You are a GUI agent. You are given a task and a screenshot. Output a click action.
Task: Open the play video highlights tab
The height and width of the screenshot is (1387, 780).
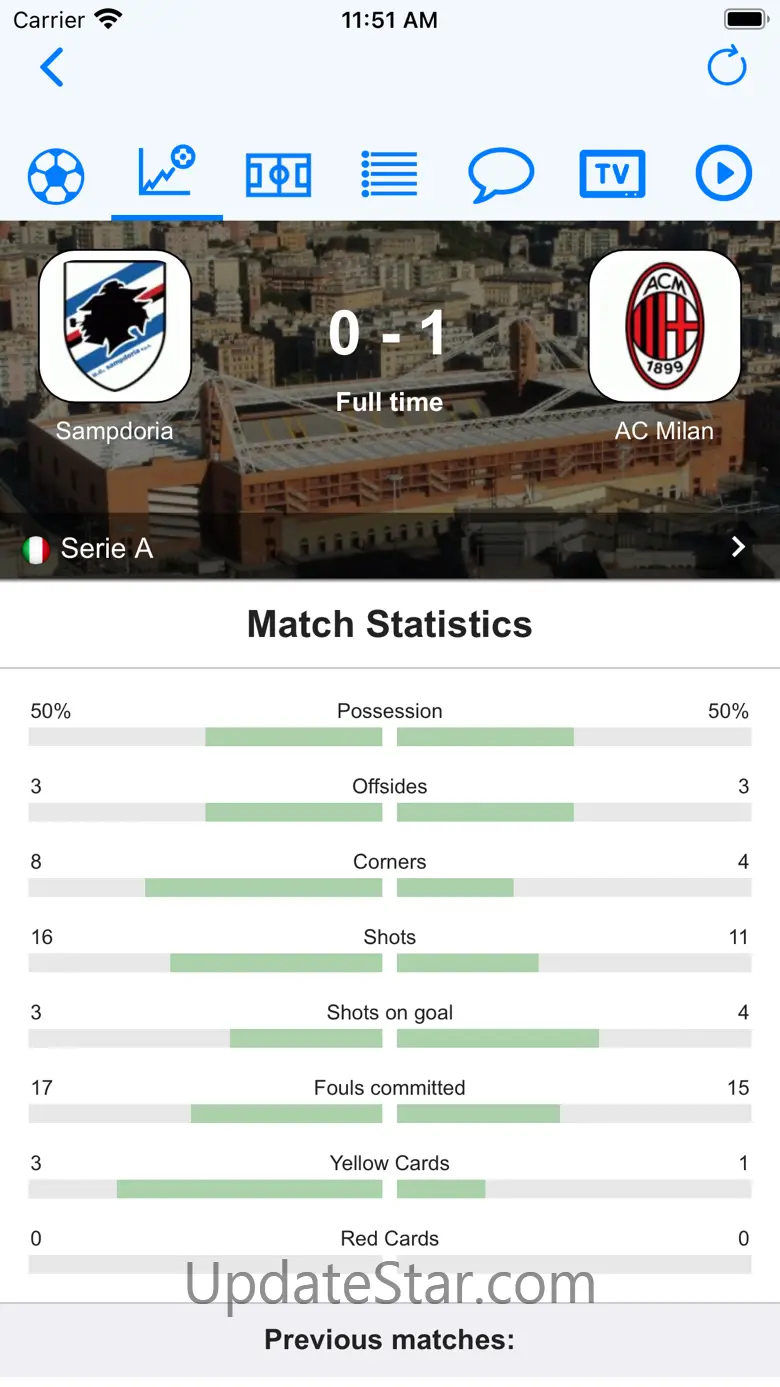coord(723,175)
